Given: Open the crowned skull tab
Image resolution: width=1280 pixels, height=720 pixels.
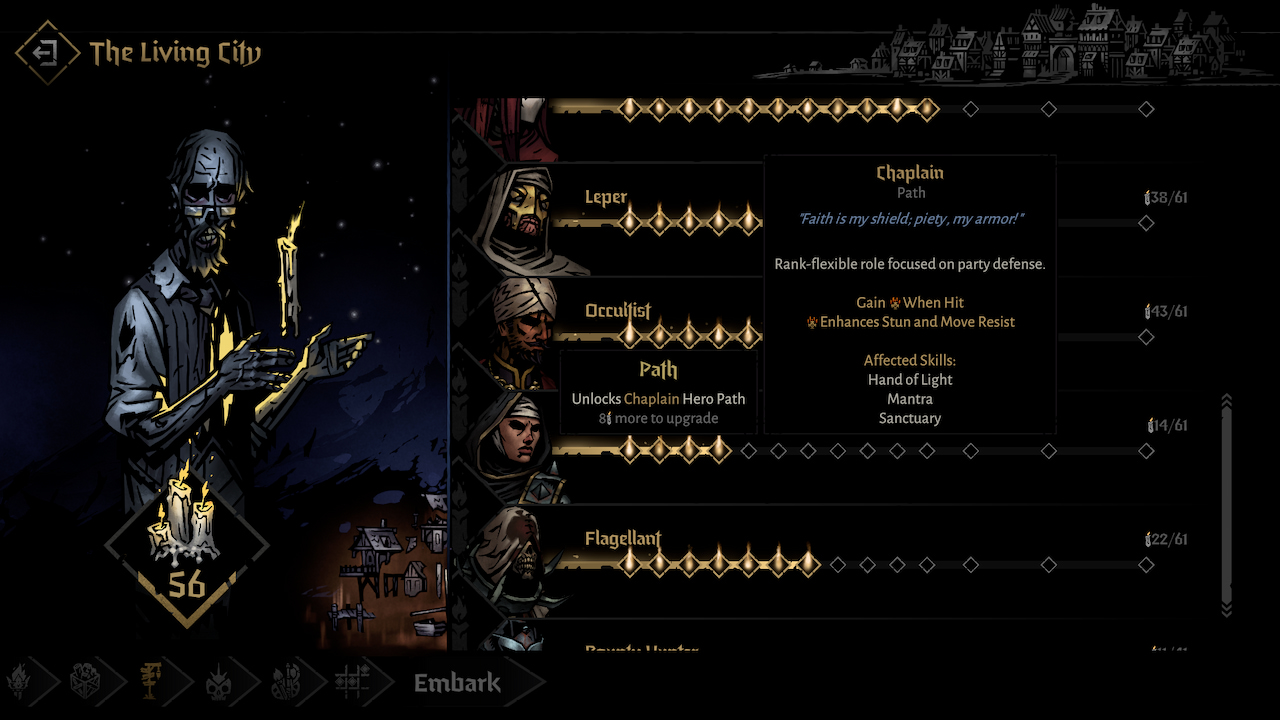Looking at the screenshot, I should 218,683.
